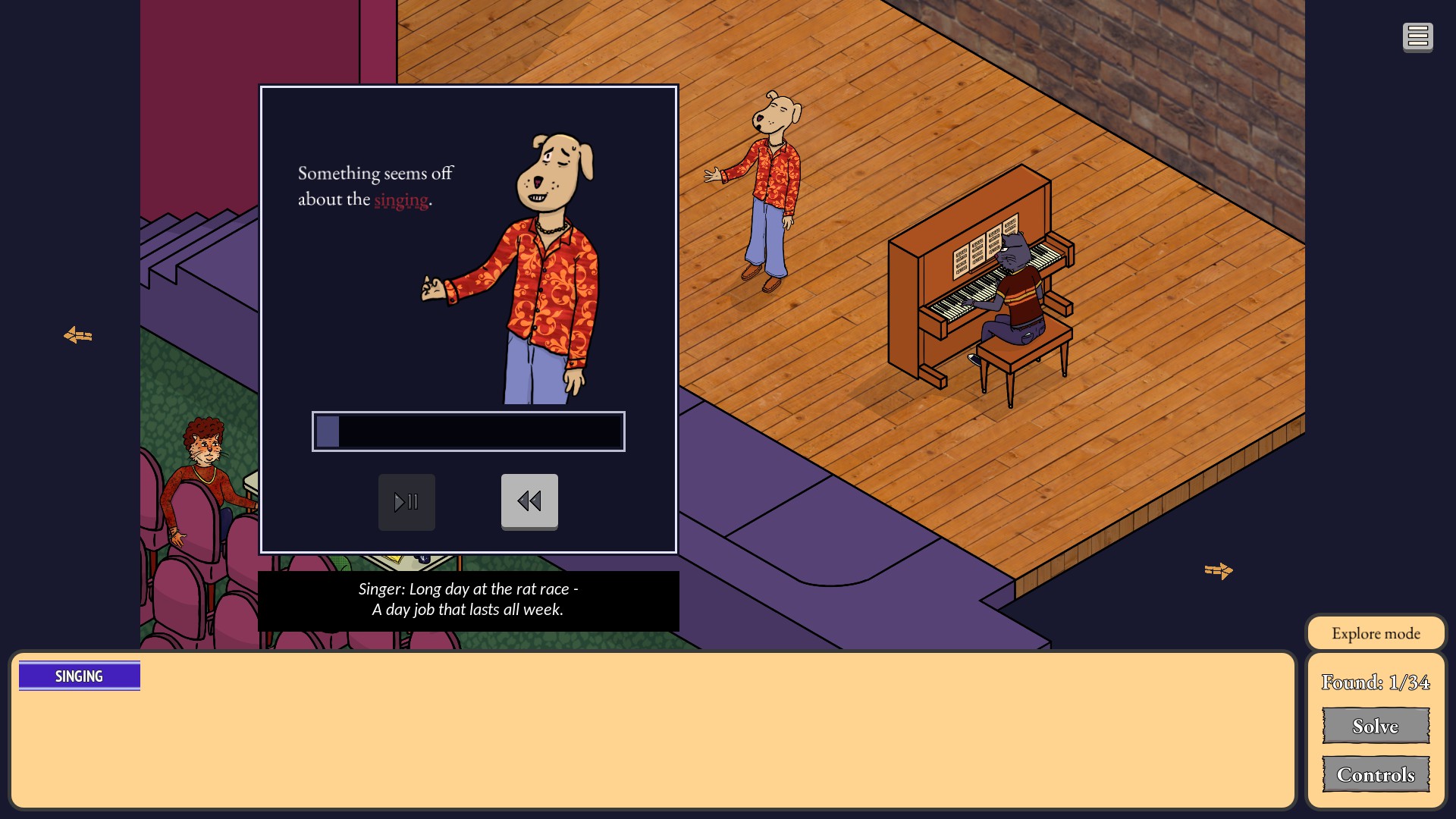Select the SINGING clue tag

tap(80, 676)
